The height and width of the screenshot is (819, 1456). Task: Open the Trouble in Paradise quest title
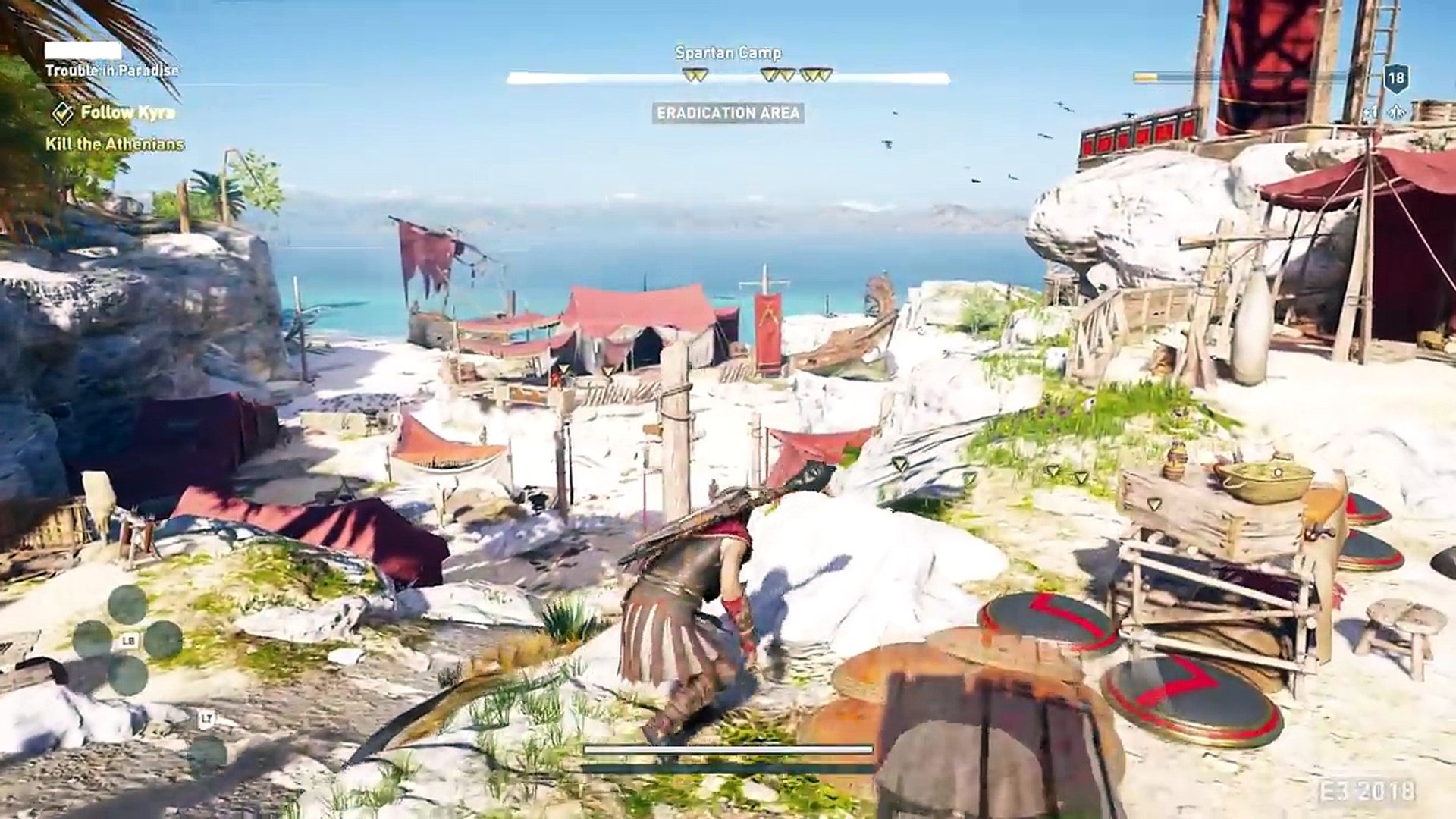(x=111, y=71)
